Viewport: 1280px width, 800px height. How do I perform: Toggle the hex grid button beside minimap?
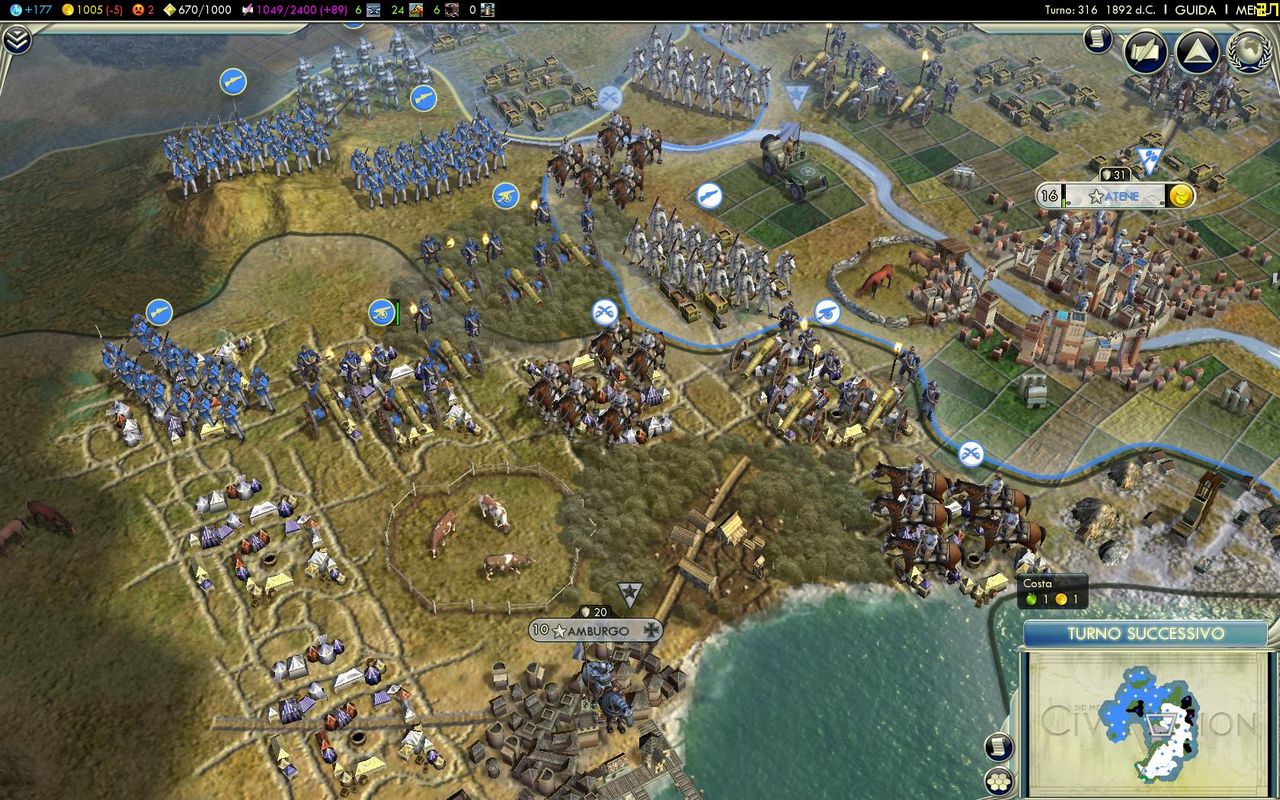999,780
